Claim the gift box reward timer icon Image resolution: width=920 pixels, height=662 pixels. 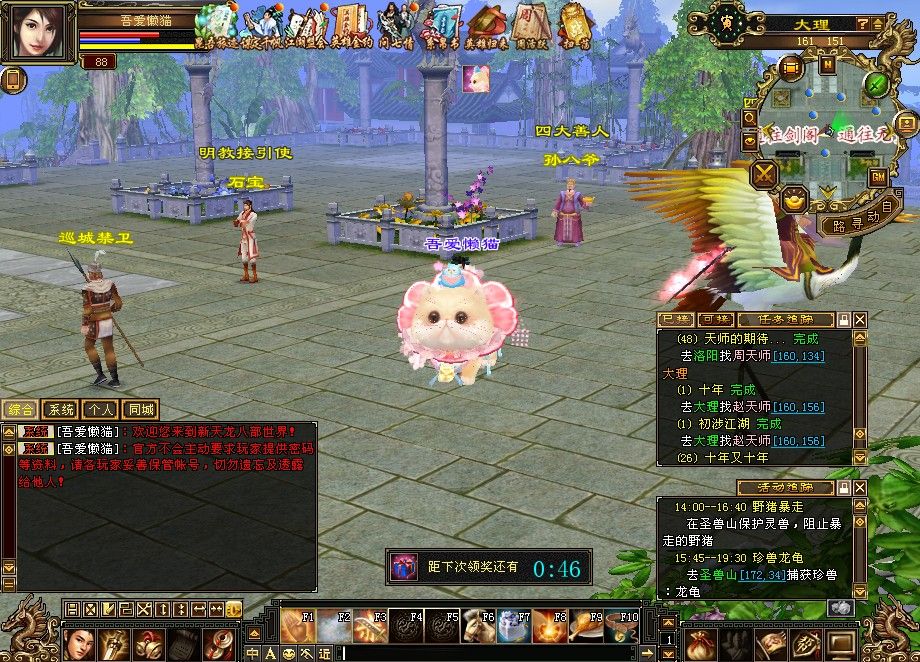point(404,567)
